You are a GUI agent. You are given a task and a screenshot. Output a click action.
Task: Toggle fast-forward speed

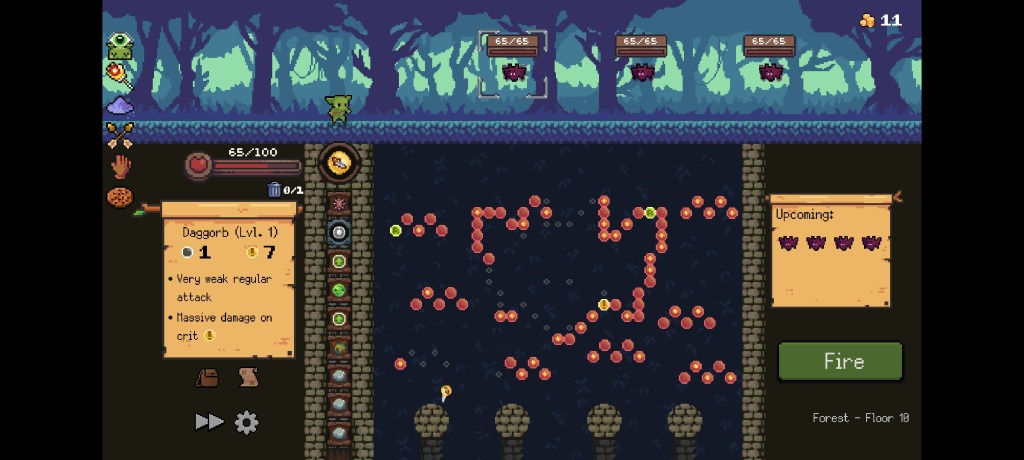point(208,422)
